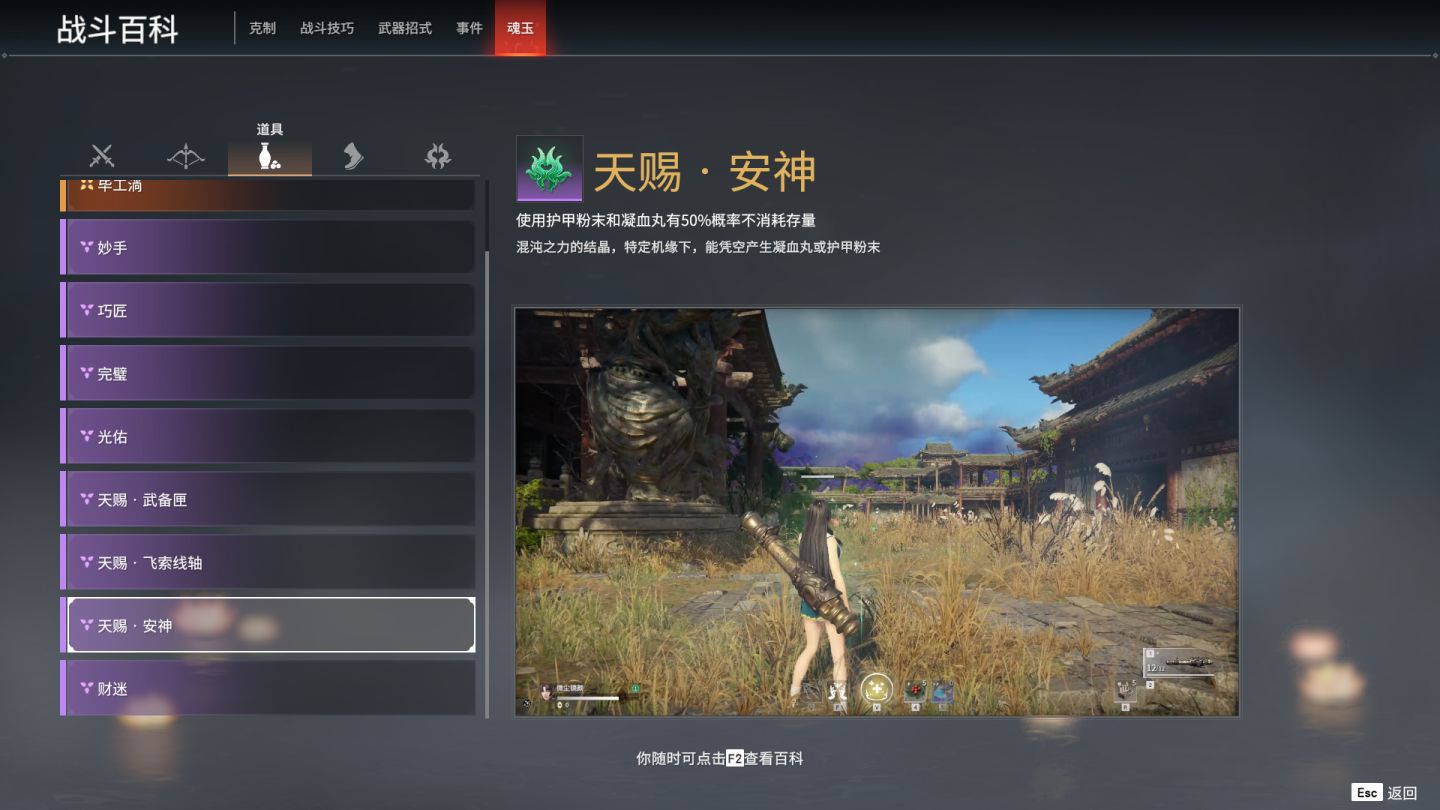Image resolution: width=1440 pixels, height=810 pixels.
Task: Select the vase-shaped 道具 category icon
Action: coord(270,156)
